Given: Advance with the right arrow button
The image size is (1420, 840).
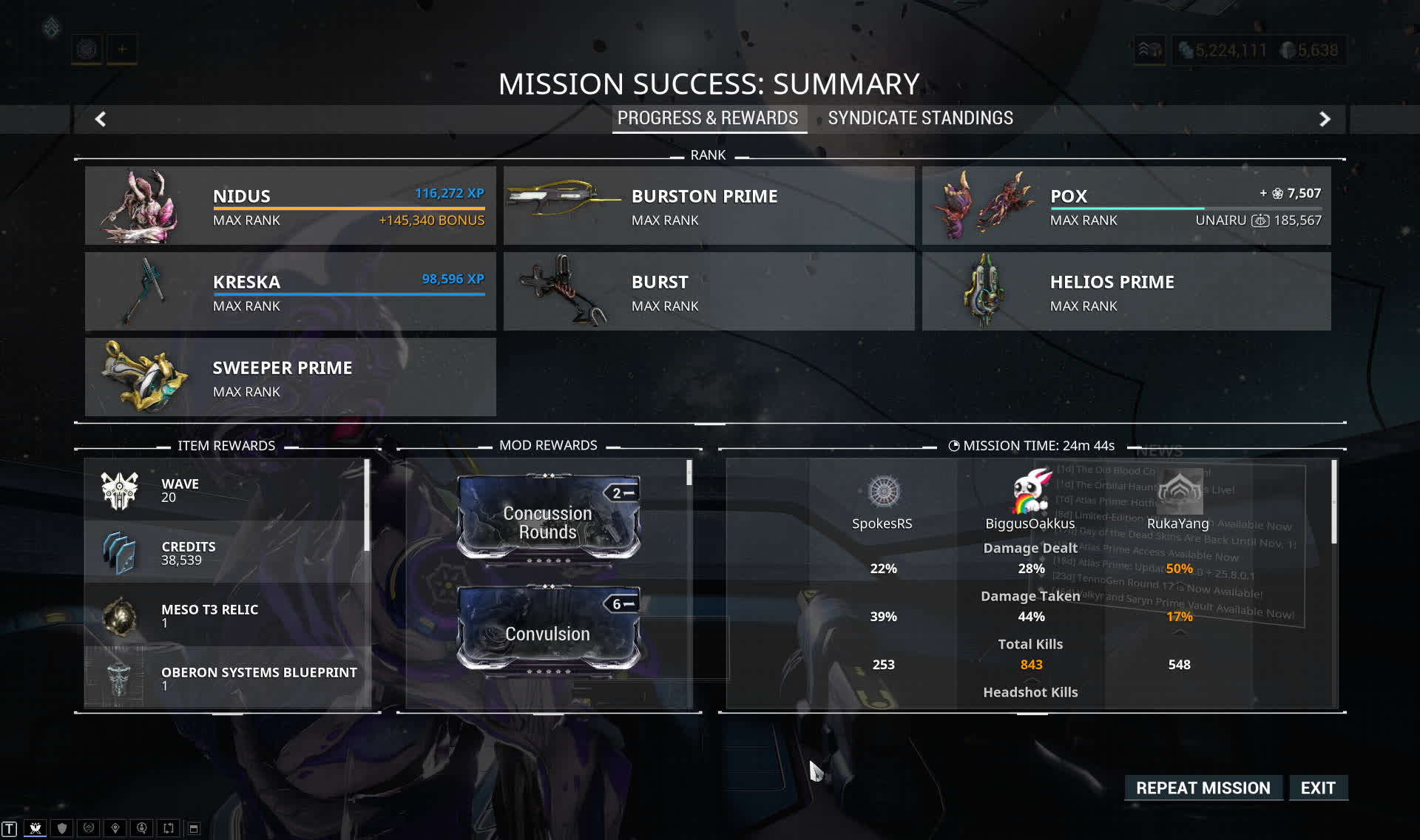Looking at the screenshot, I should [x=1325, y=119].
